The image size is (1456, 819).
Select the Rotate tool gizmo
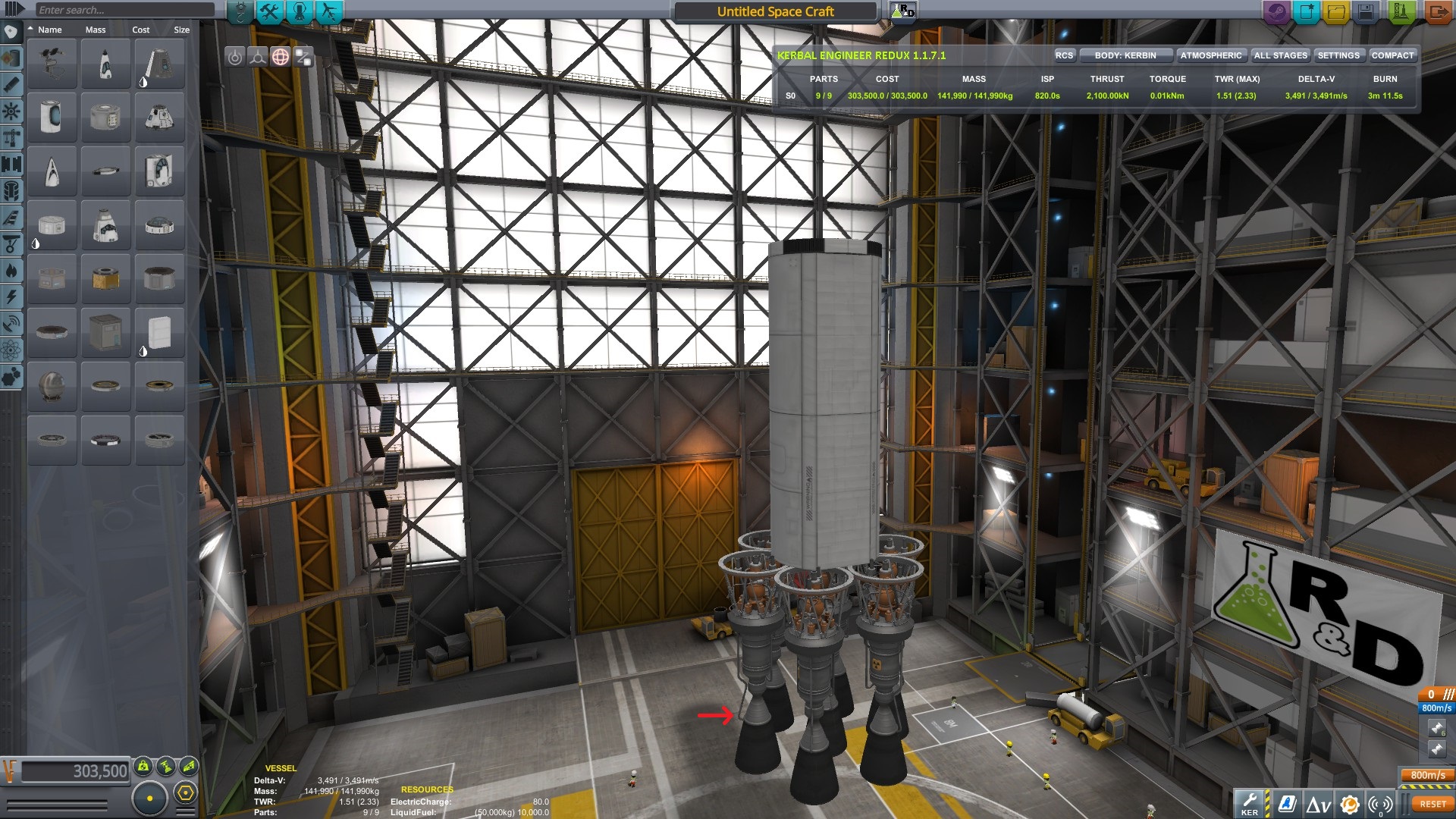coord(281,57)
